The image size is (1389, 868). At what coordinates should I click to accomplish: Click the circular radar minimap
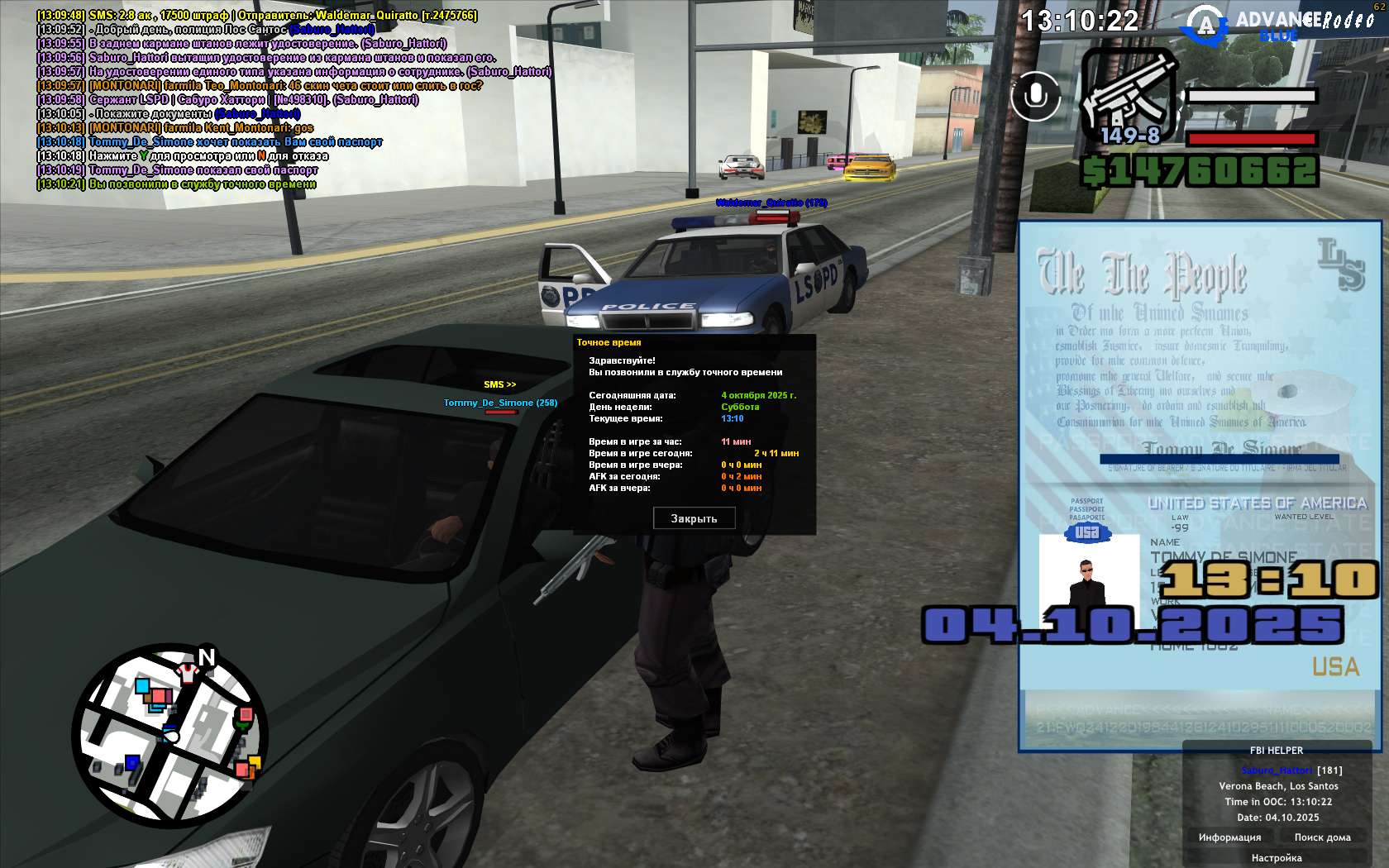click(x=169, y=737)
